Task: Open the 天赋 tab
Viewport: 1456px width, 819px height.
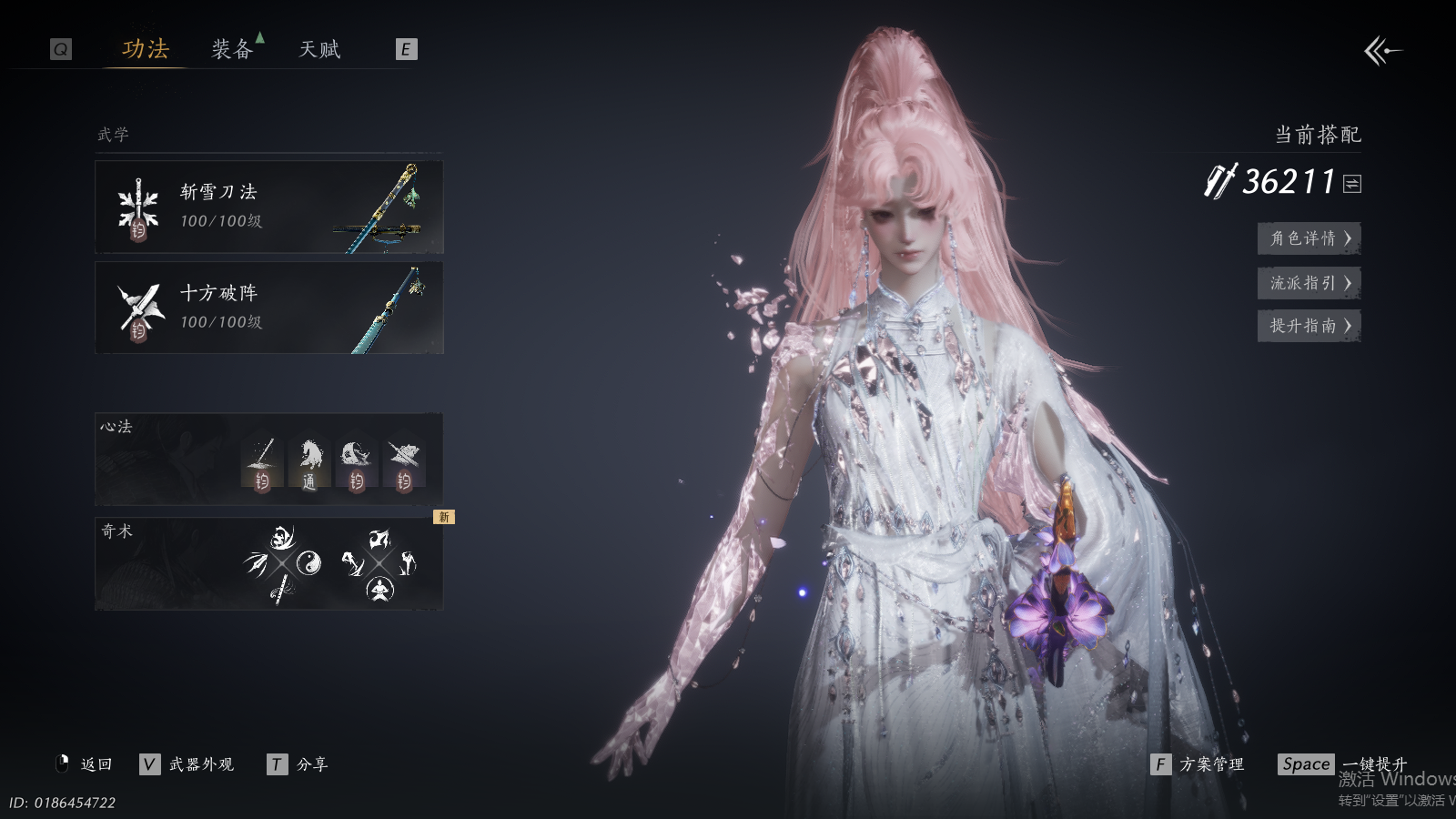Action: (319, 49)
